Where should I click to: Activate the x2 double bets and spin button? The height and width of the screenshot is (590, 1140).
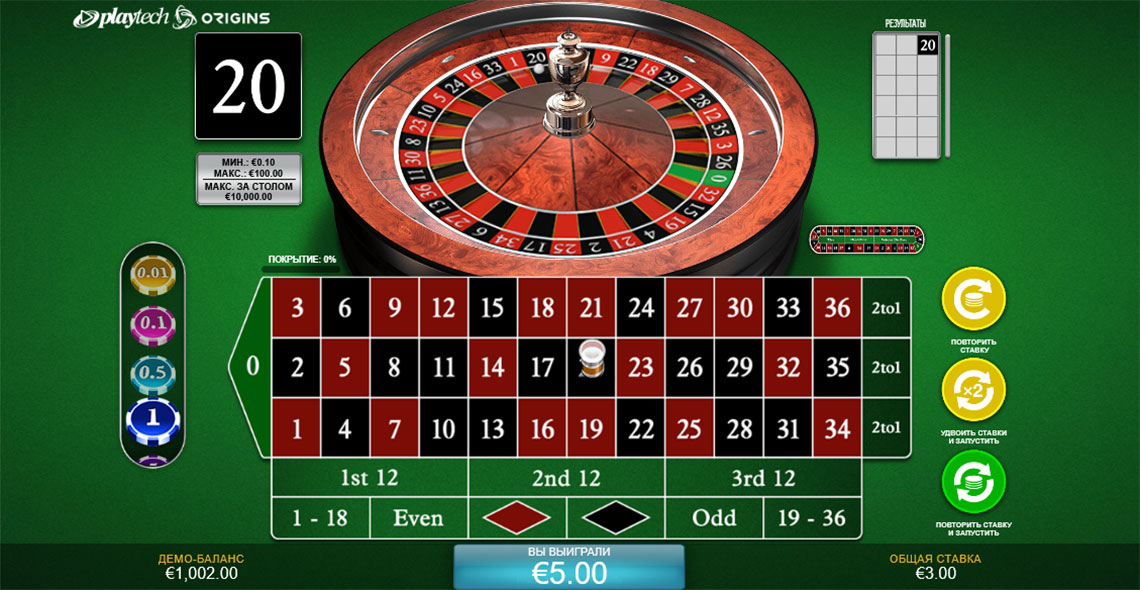(x=973, y=391)
